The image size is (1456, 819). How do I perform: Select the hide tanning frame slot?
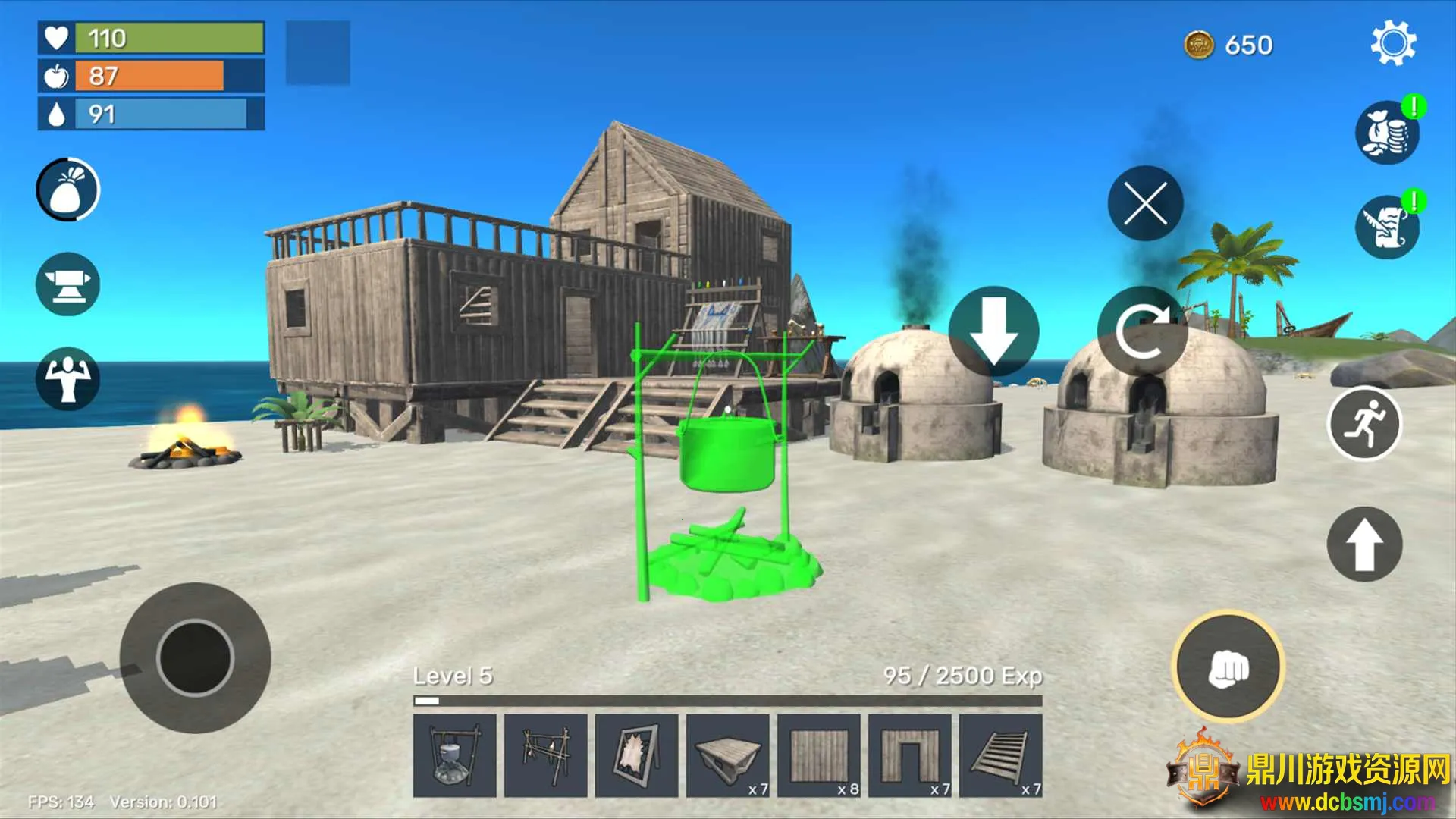coord(637,755)
